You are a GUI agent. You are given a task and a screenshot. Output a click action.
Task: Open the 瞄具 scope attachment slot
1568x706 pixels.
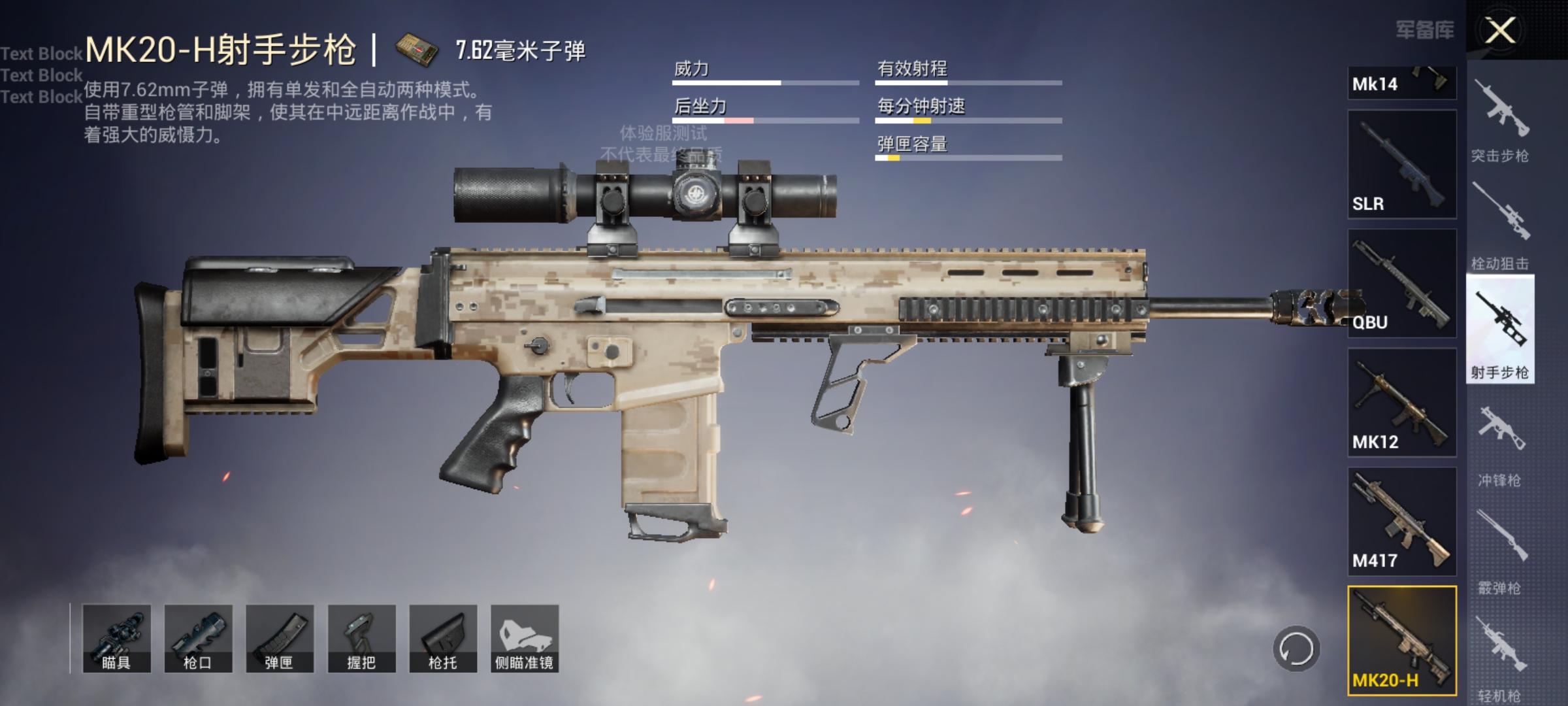click(116, 639)
